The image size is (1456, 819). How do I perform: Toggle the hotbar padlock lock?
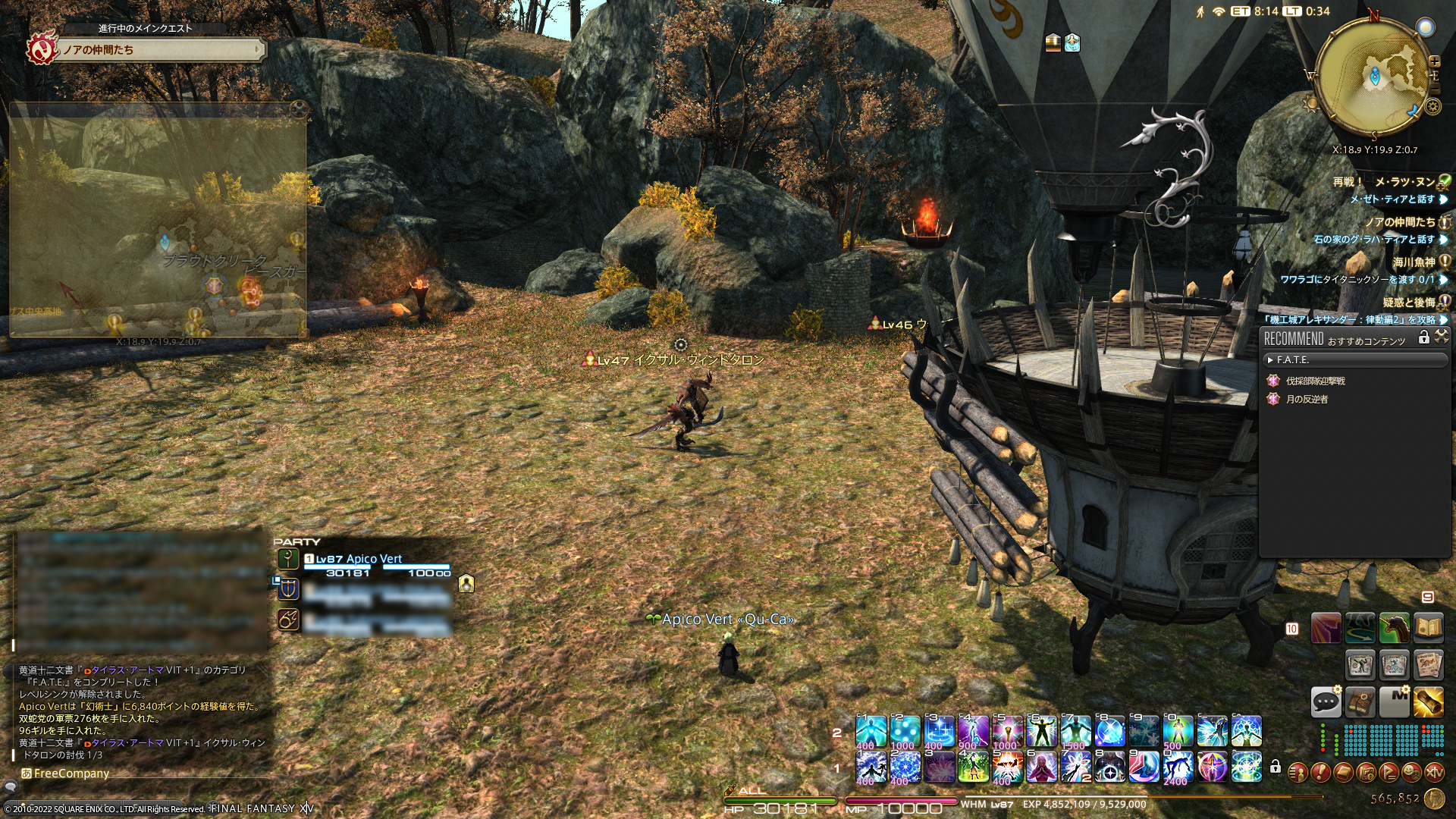tap(1276, 767)
